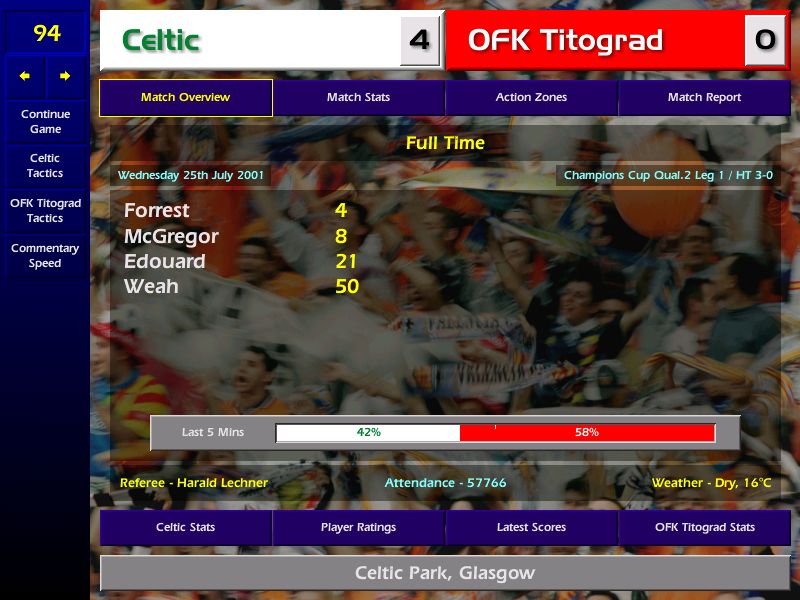View Celtic Stats
This screenshot has height=600, width=800.
point(185,527)
